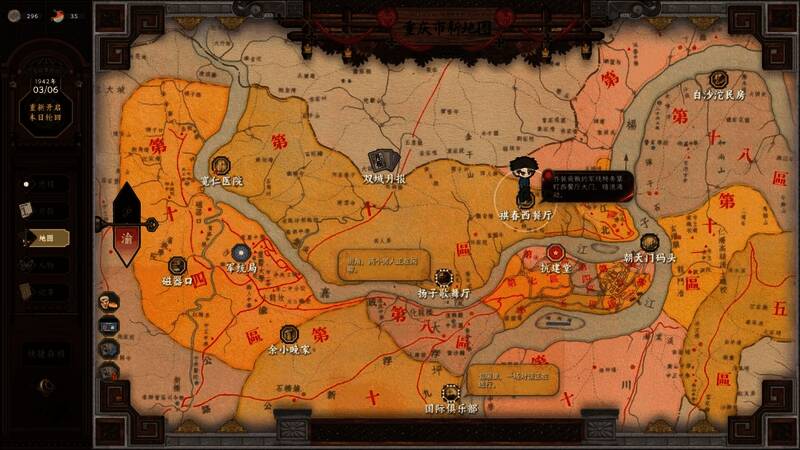Travel to 宽仁医院 map marker
This screenshot has width=800, height=450.
222,165
